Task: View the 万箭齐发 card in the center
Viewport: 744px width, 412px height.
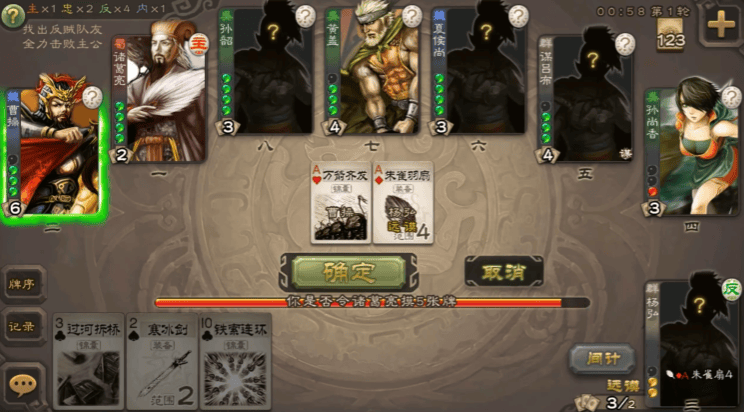Action: [339, 203]
